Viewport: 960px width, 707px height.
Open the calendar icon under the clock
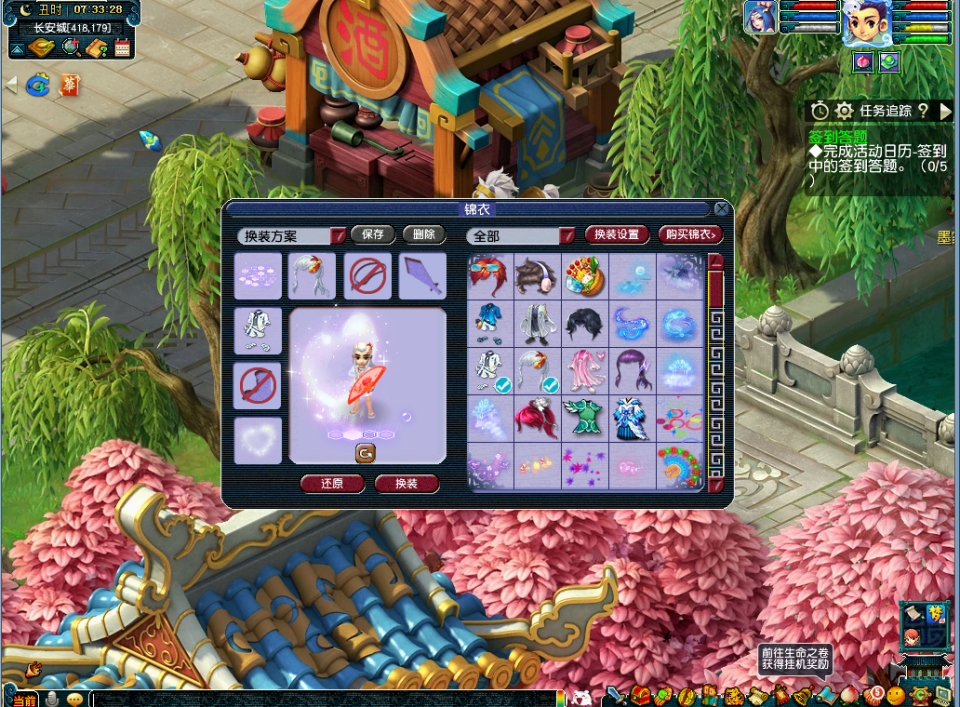point(123,47)
